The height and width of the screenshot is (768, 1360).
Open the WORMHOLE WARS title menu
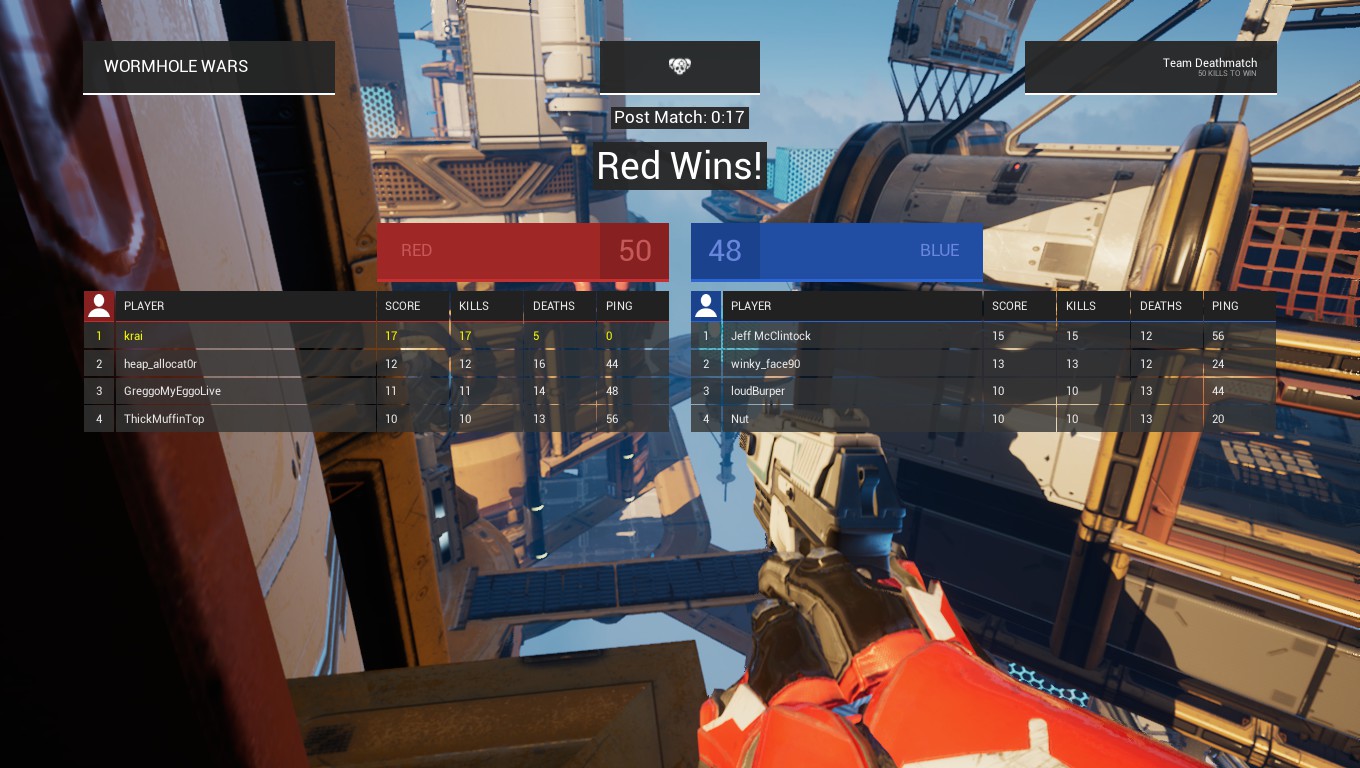[x=176, y=66]
